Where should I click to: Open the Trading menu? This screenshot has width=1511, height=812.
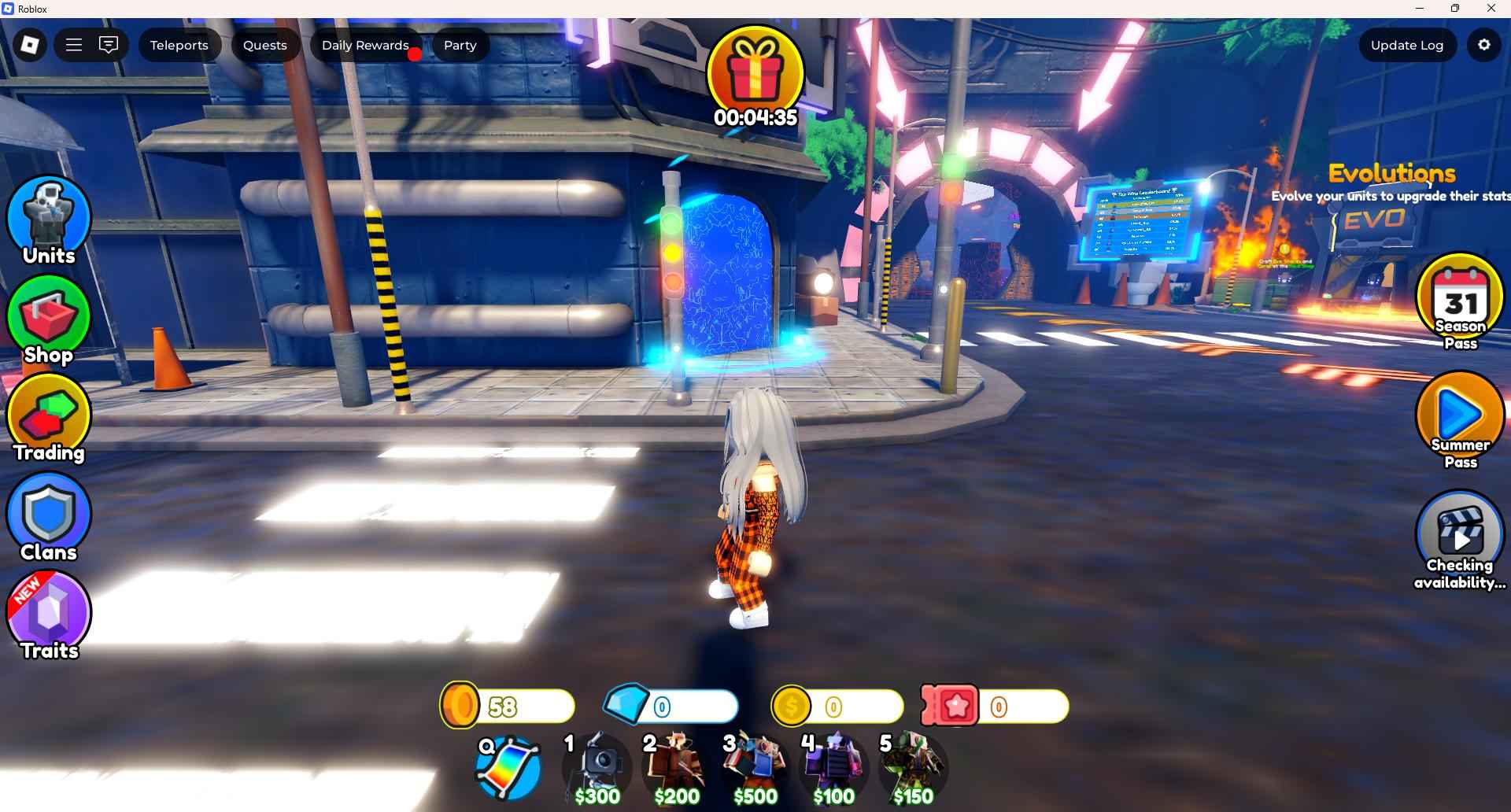(48, 415)
